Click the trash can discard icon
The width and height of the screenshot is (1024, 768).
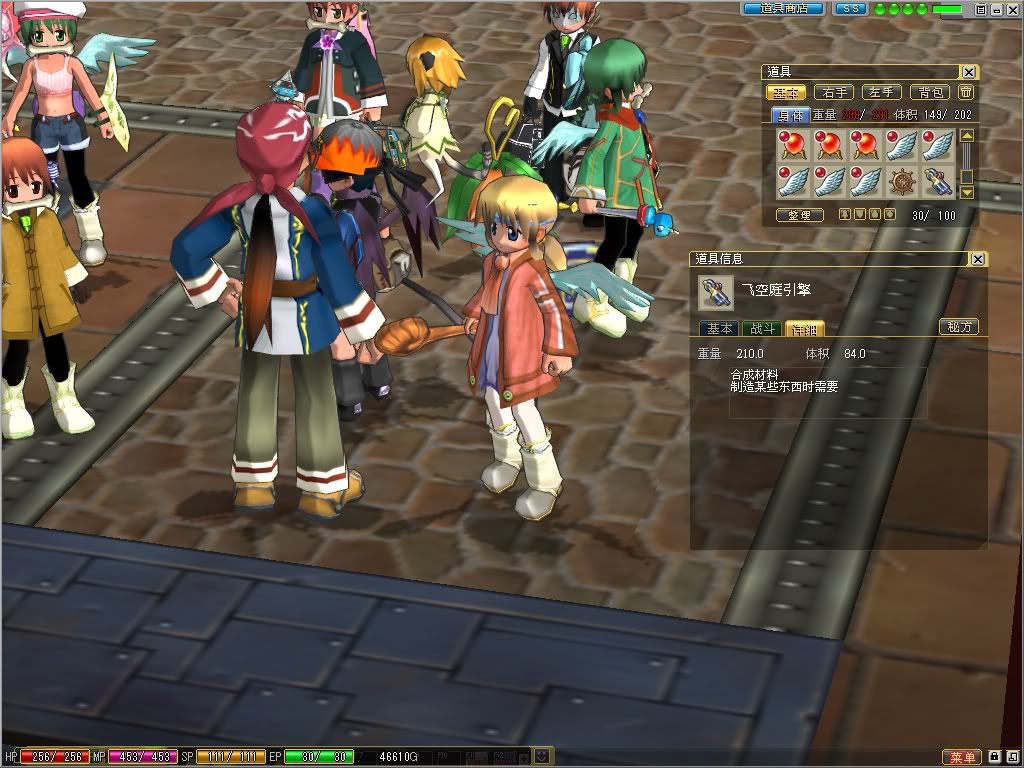pyautogui.click(x=966, y=92)
